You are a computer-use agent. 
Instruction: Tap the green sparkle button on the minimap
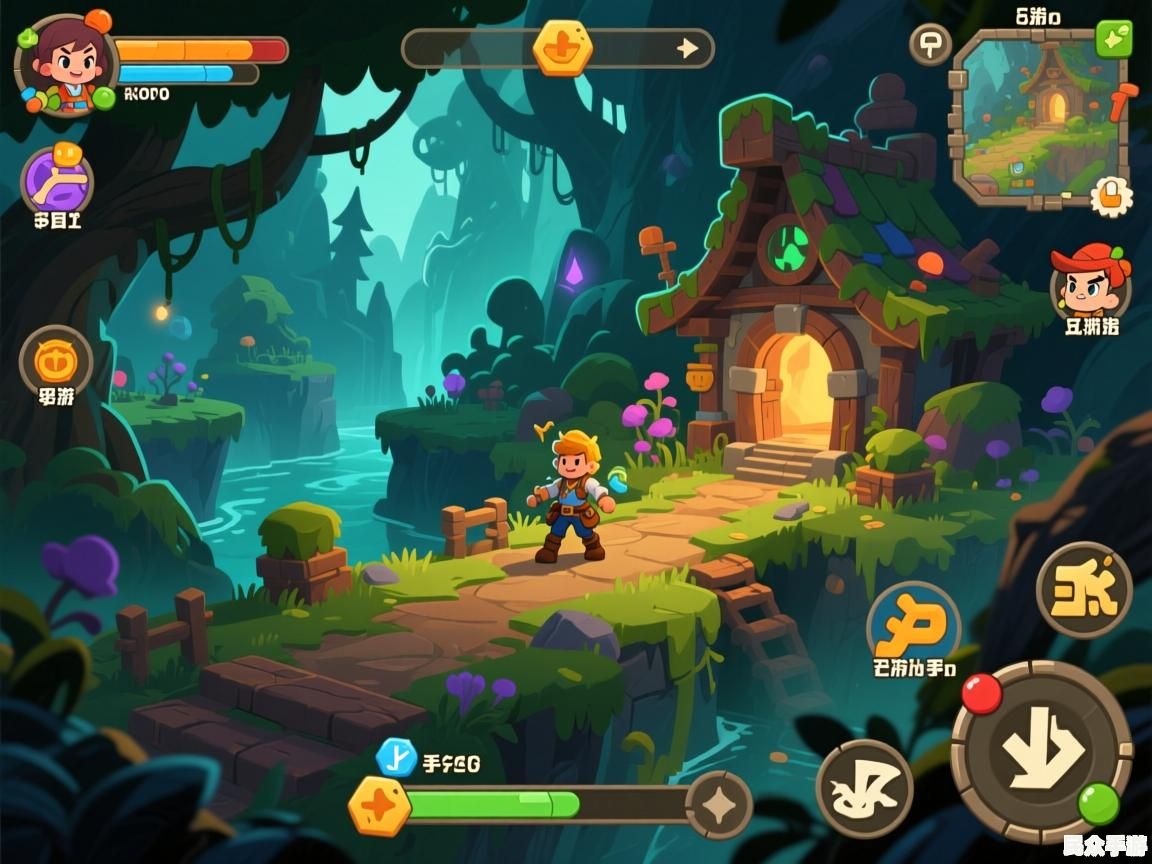[1113, 38]
